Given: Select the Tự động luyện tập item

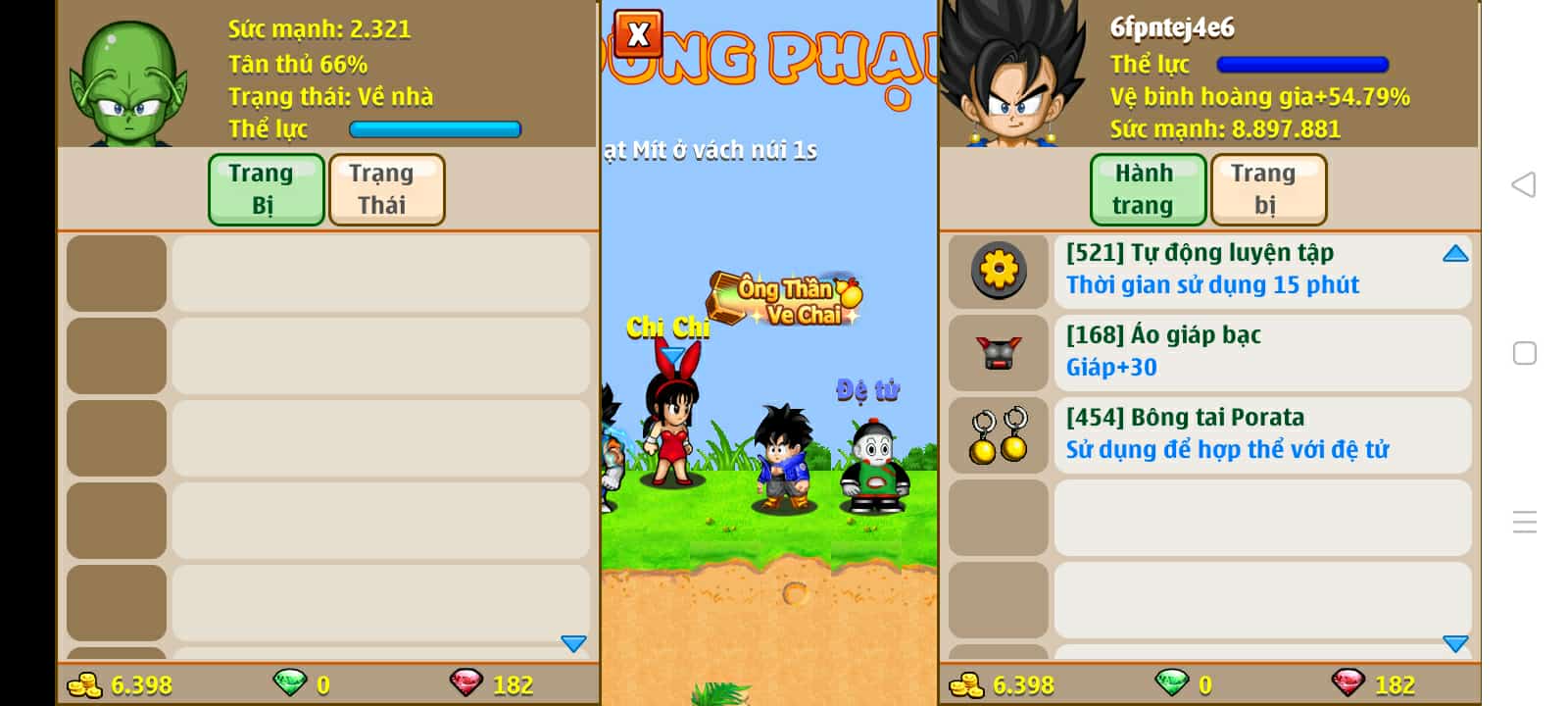Looking at the screenshot, I should tap(1212, 269).
